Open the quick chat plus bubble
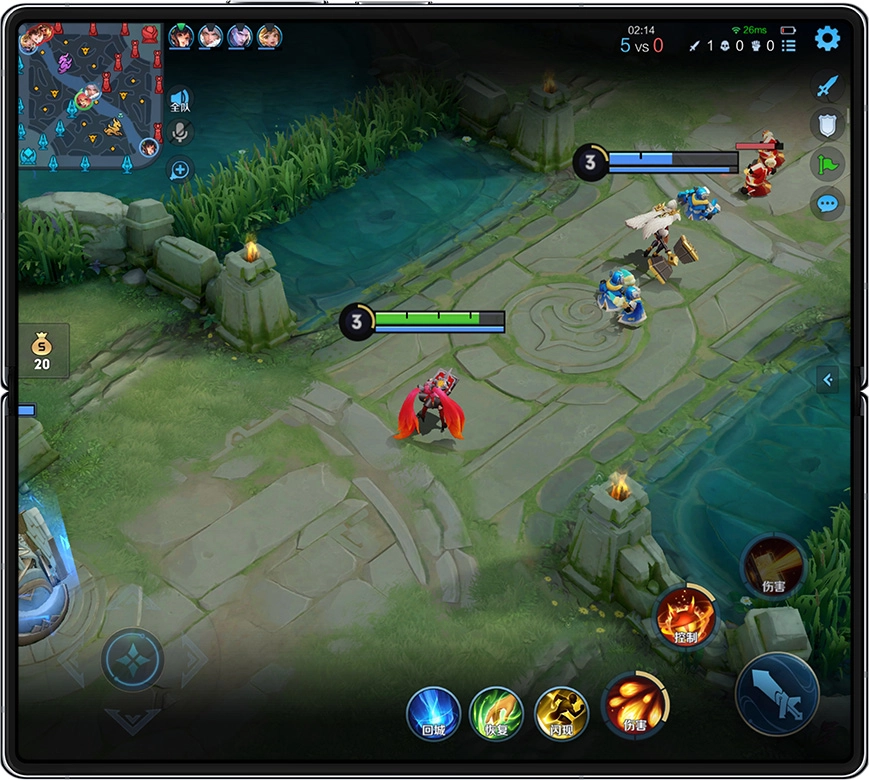Image resolution: width=869 pixels, height=780 pixels. (x=180, y=169)
